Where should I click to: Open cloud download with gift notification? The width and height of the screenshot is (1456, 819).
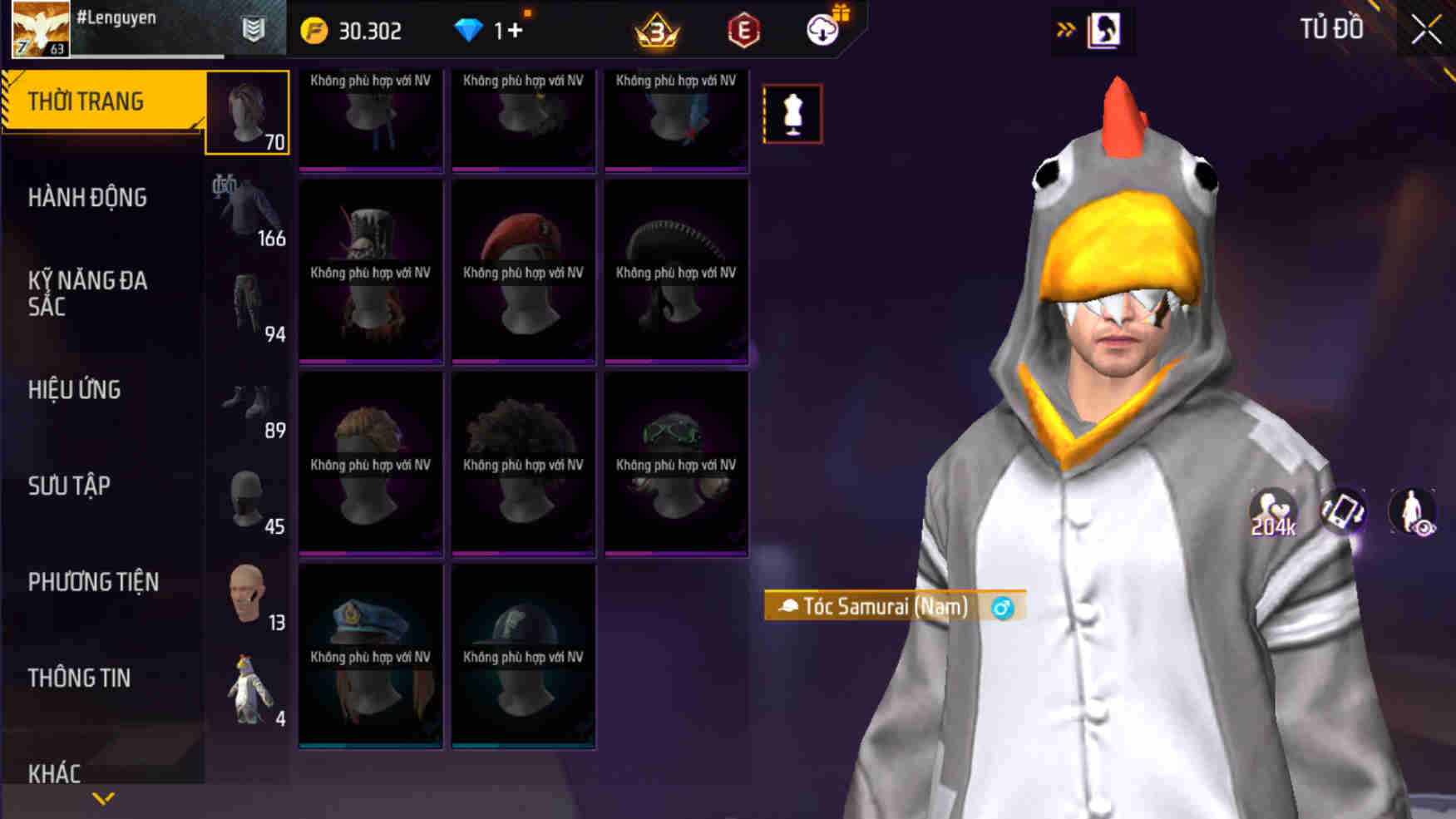pos(822,30)
